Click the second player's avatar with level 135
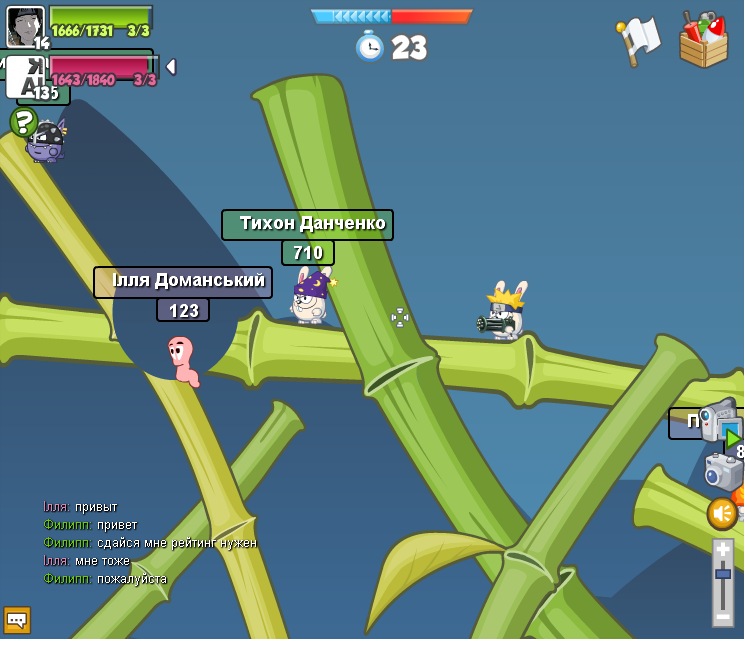Screen dimensions: 745x650 point(26,77)
